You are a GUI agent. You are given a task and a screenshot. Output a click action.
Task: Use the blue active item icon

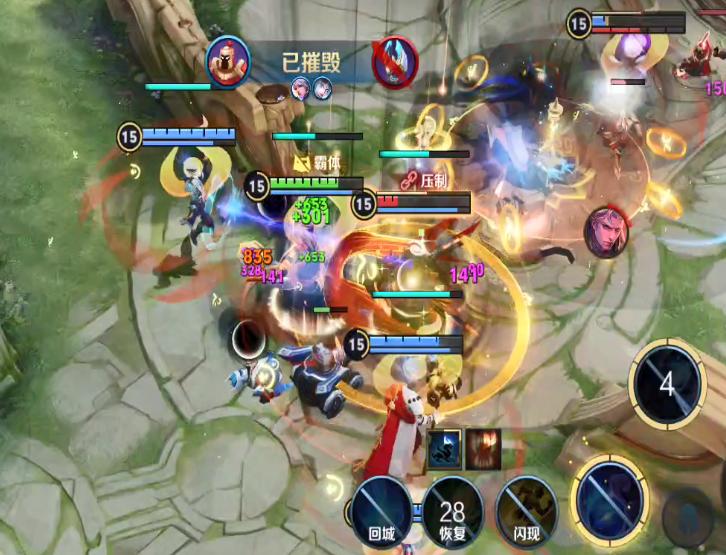tap(445, 447)
